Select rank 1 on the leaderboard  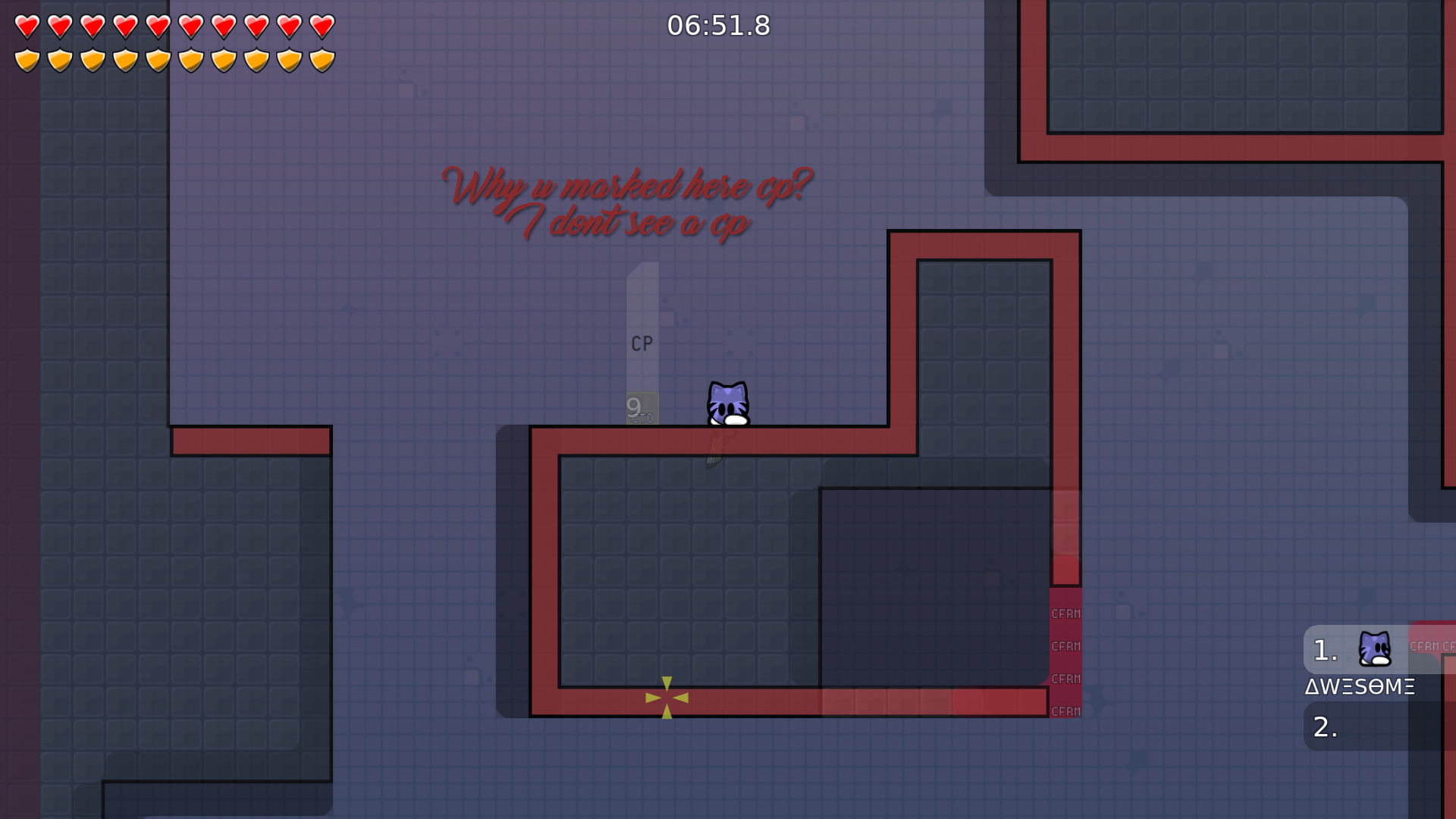click(1323, 649)
